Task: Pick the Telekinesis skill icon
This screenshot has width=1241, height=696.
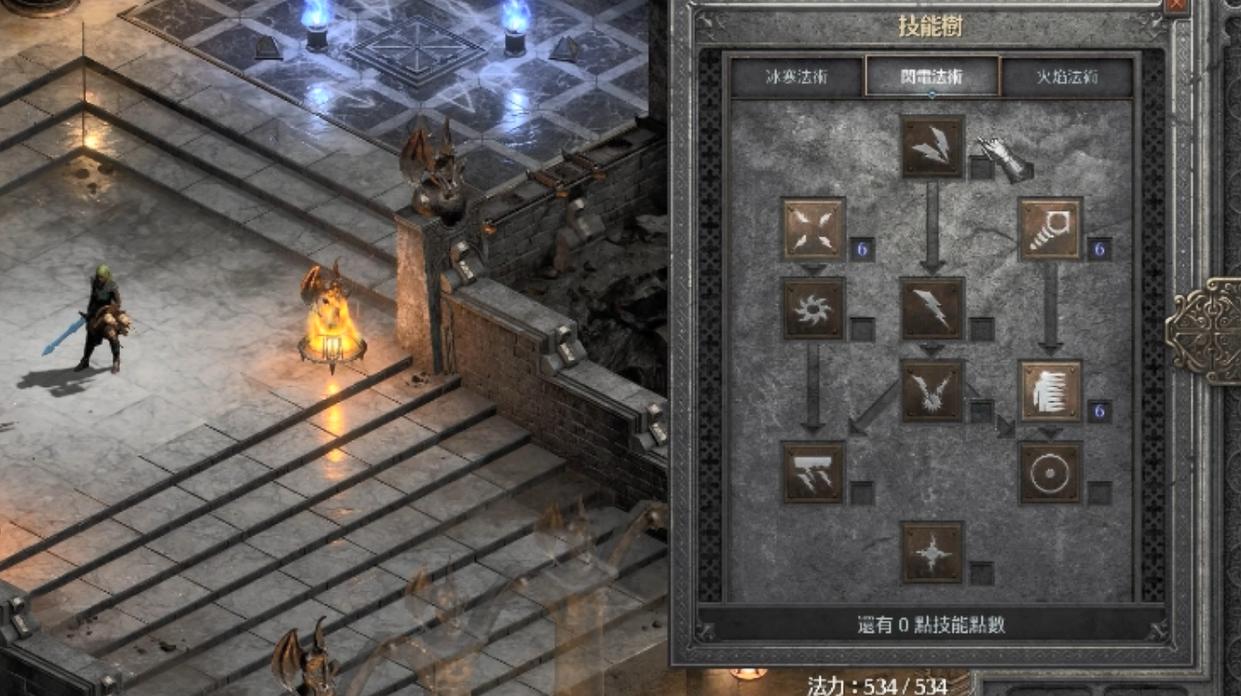Action: [1050, 228]
